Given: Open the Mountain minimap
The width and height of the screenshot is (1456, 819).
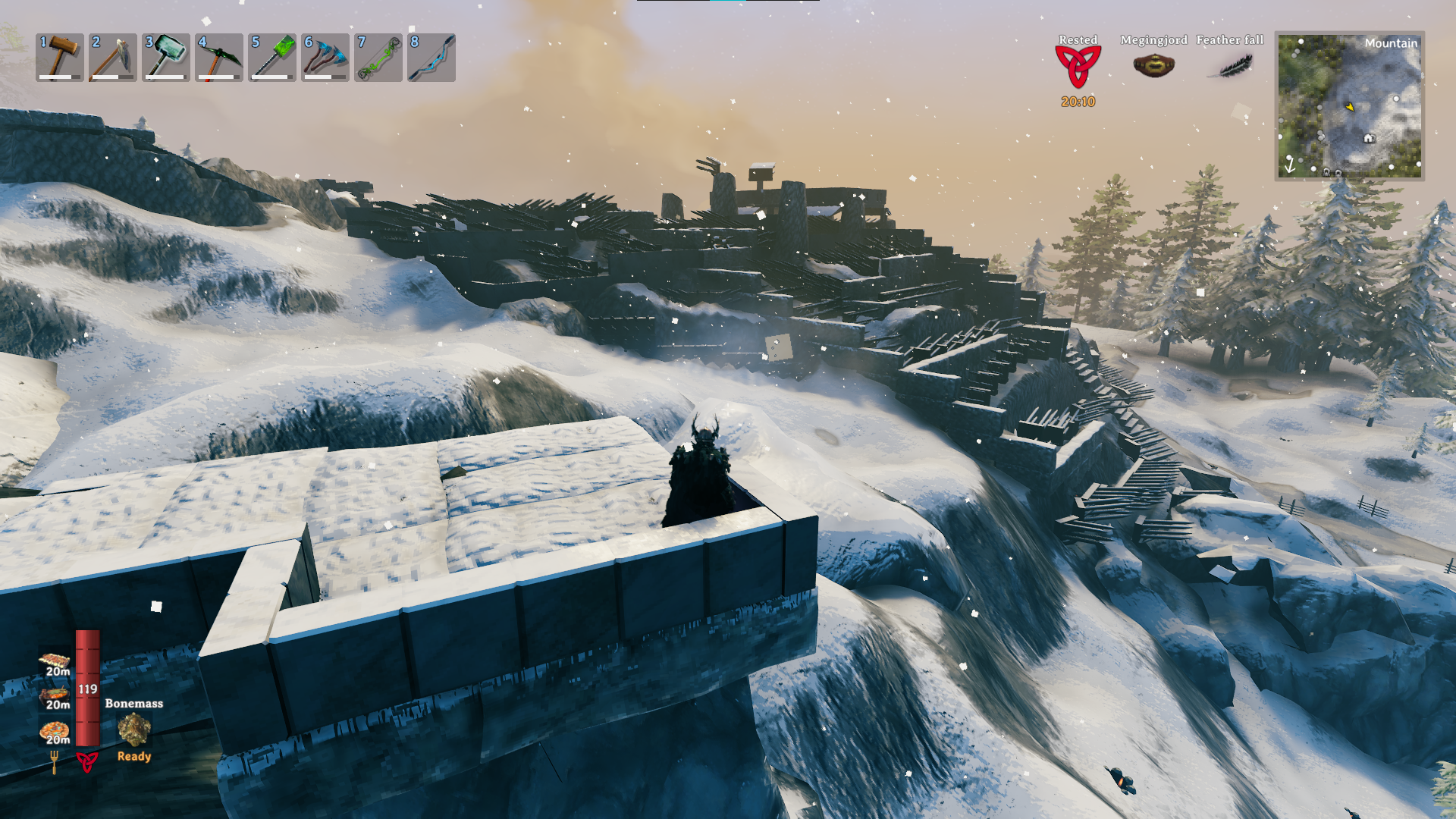Looking at the screenshot, I should pos(1349,105).
